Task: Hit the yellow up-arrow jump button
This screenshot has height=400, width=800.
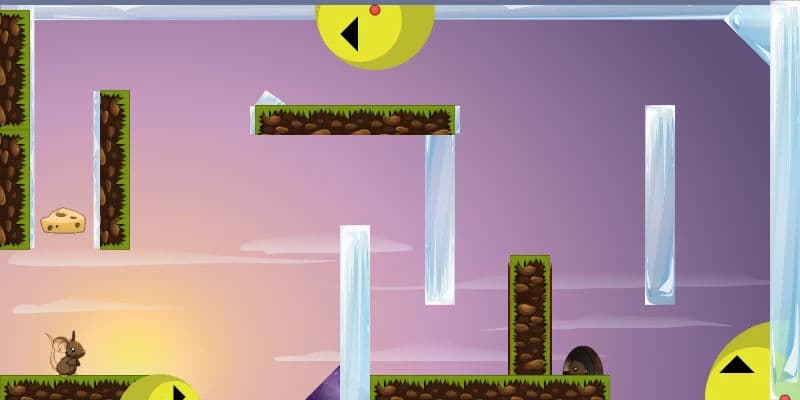Action: pos(745,367)
